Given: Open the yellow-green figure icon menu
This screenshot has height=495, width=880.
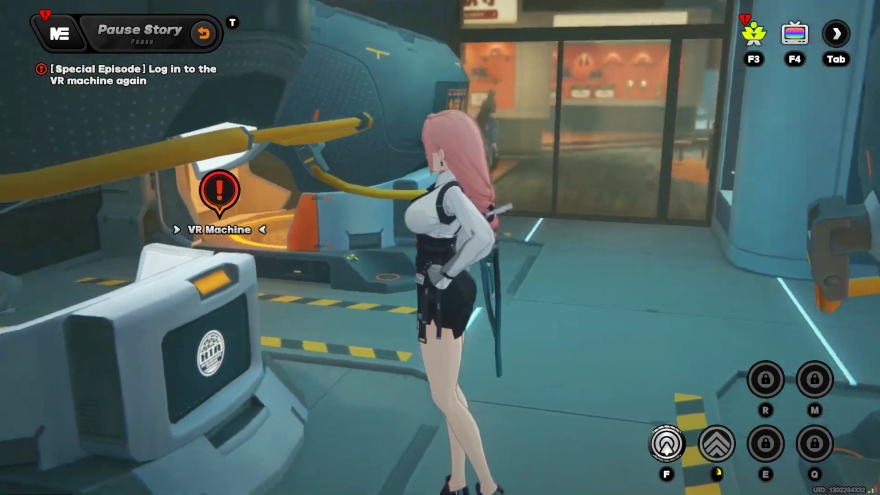Looking at the screenshot, I should tap(753, 33).
